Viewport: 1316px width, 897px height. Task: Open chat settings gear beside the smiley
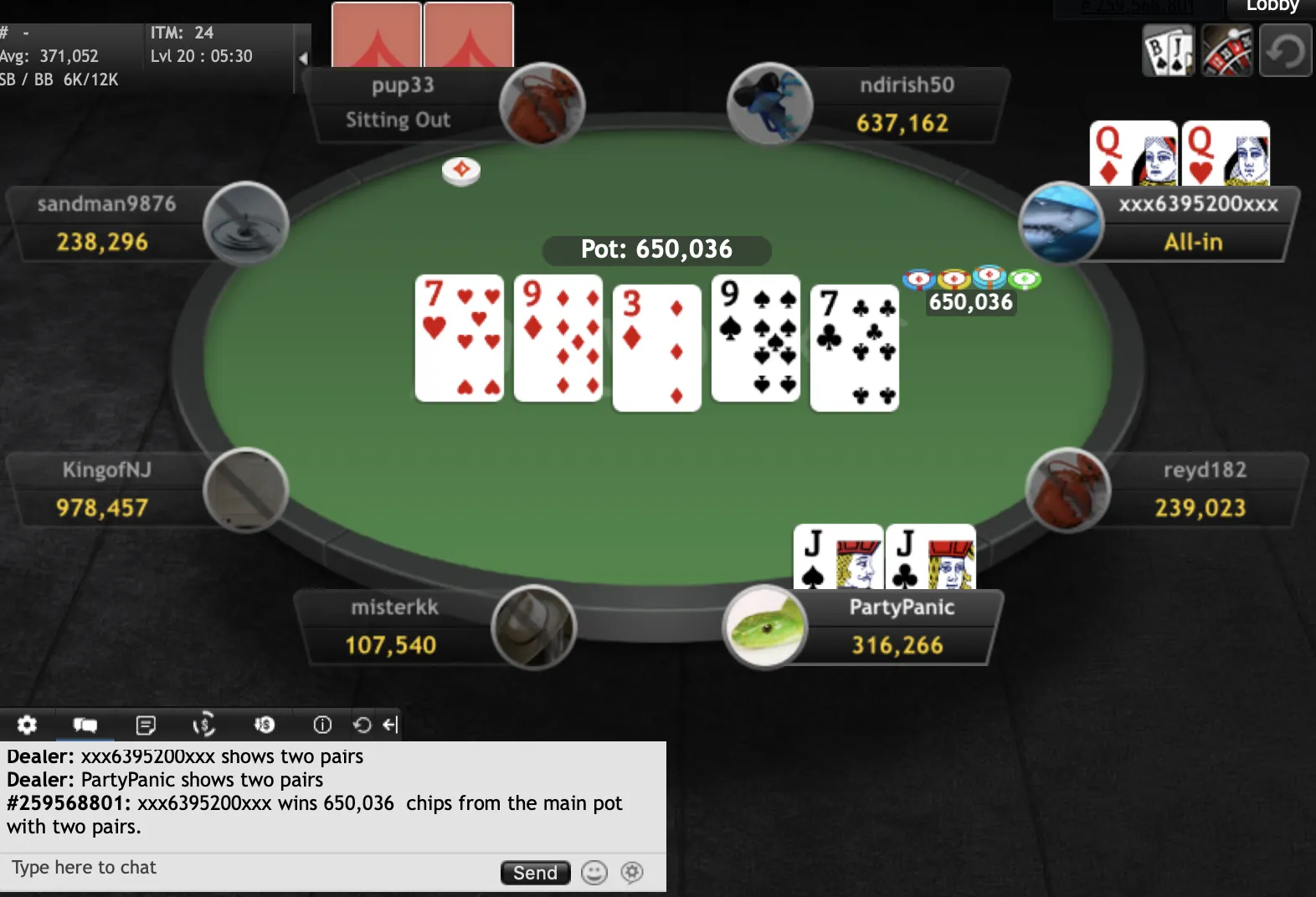point(632,873)
